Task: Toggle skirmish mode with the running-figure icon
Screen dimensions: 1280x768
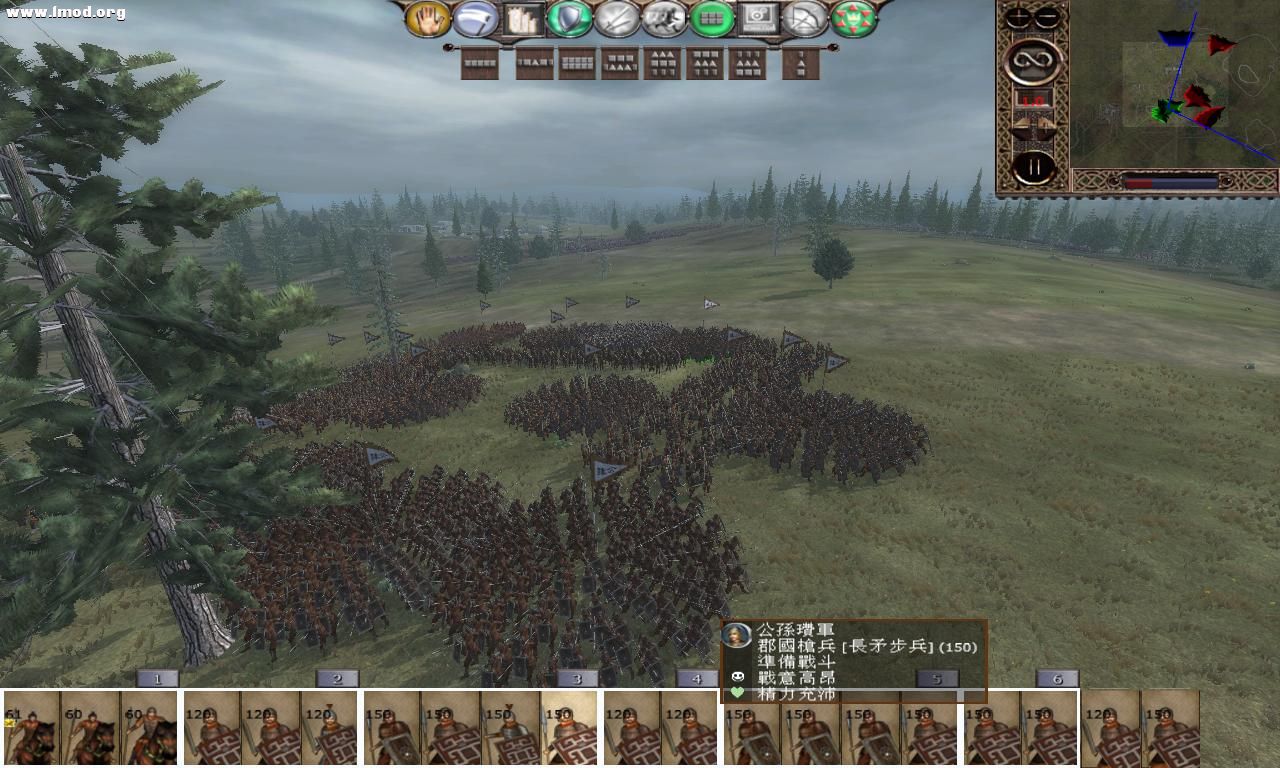Action: click(664, 20)
